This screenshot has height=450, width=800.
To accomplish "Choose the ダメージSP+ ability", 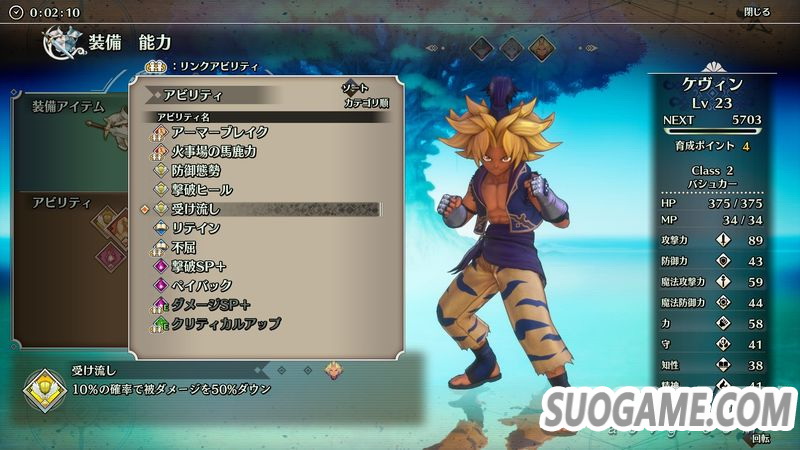I will (210, 304).
